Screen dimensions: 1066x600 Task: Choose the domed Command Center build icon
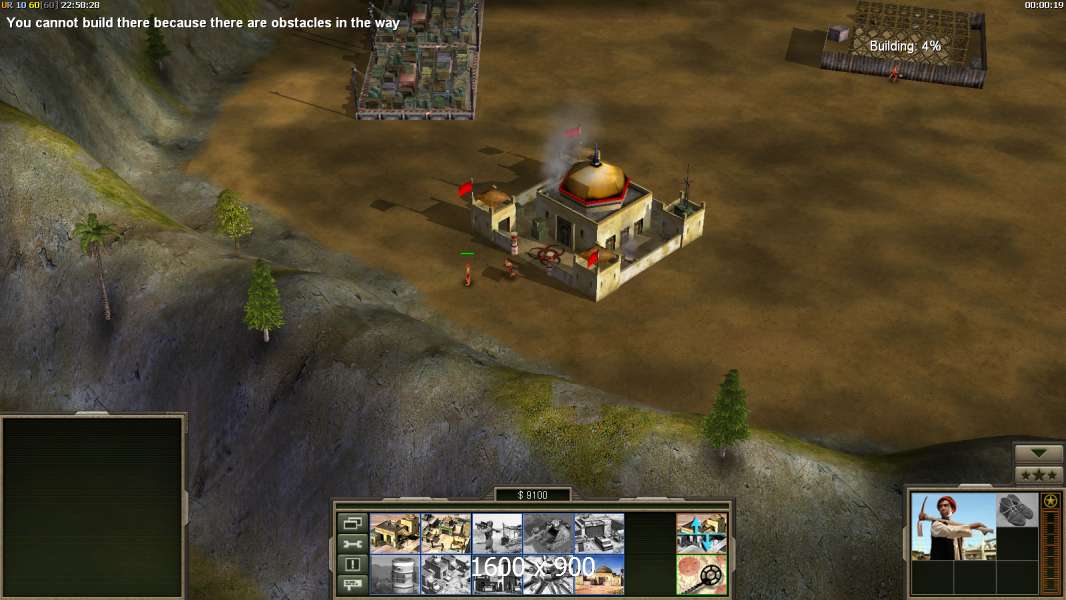click(599, 574)
